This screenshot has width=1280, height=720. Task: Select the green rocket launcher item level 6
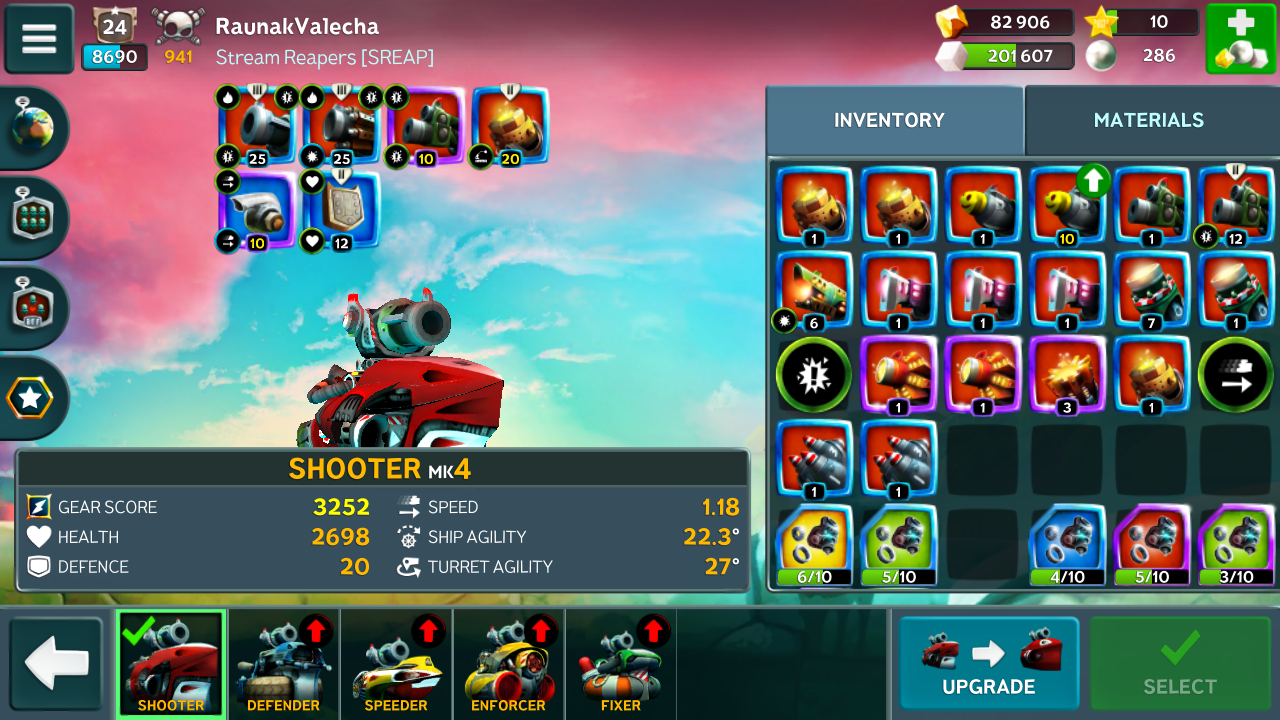click(x=814, y=291)
